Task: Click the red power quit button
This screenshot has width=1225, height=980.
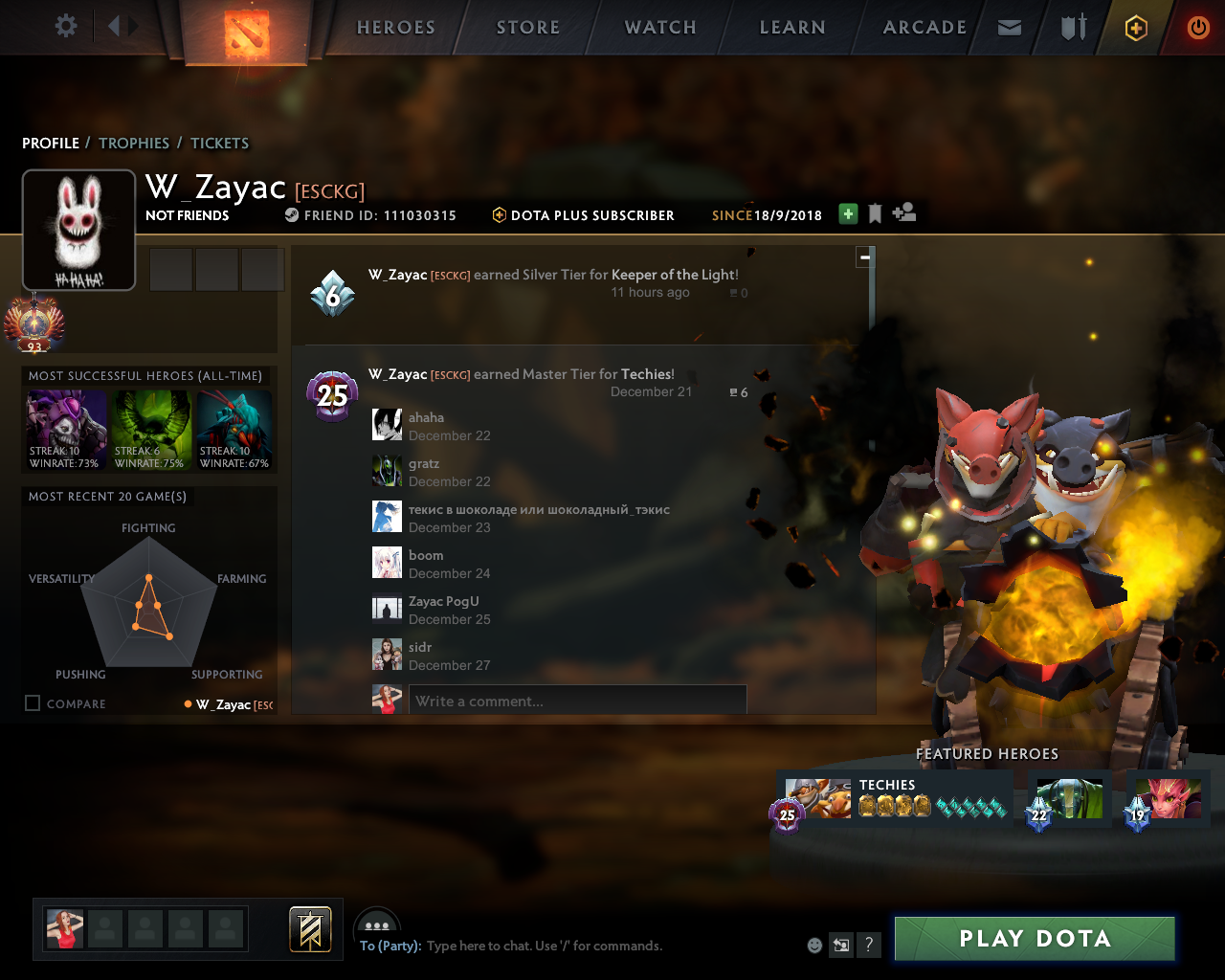Action: tap(1198, 28)
